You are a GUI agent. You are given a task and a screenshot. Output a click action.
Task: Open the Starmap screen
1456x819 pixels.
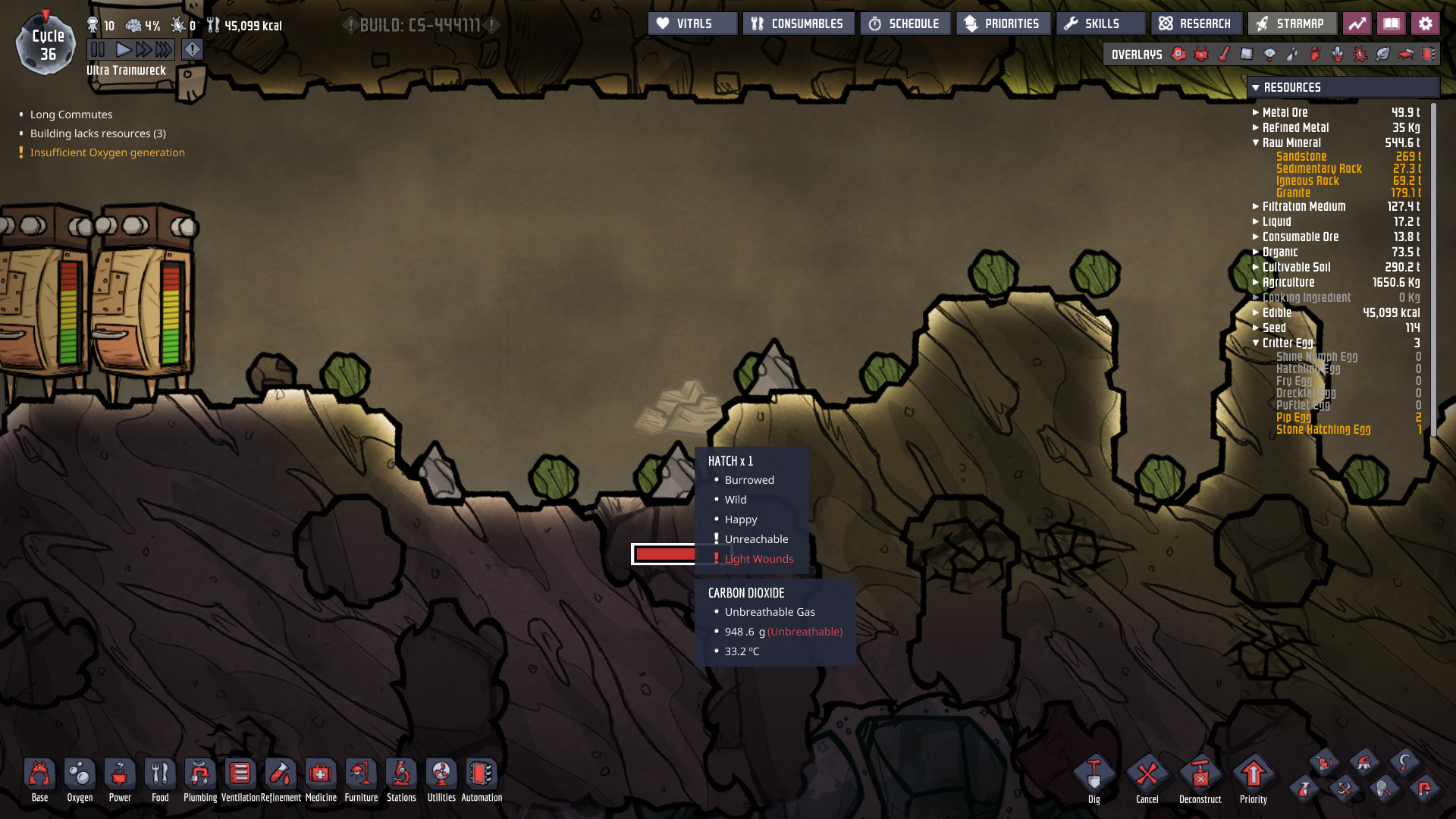click(x=1291, y=23)
